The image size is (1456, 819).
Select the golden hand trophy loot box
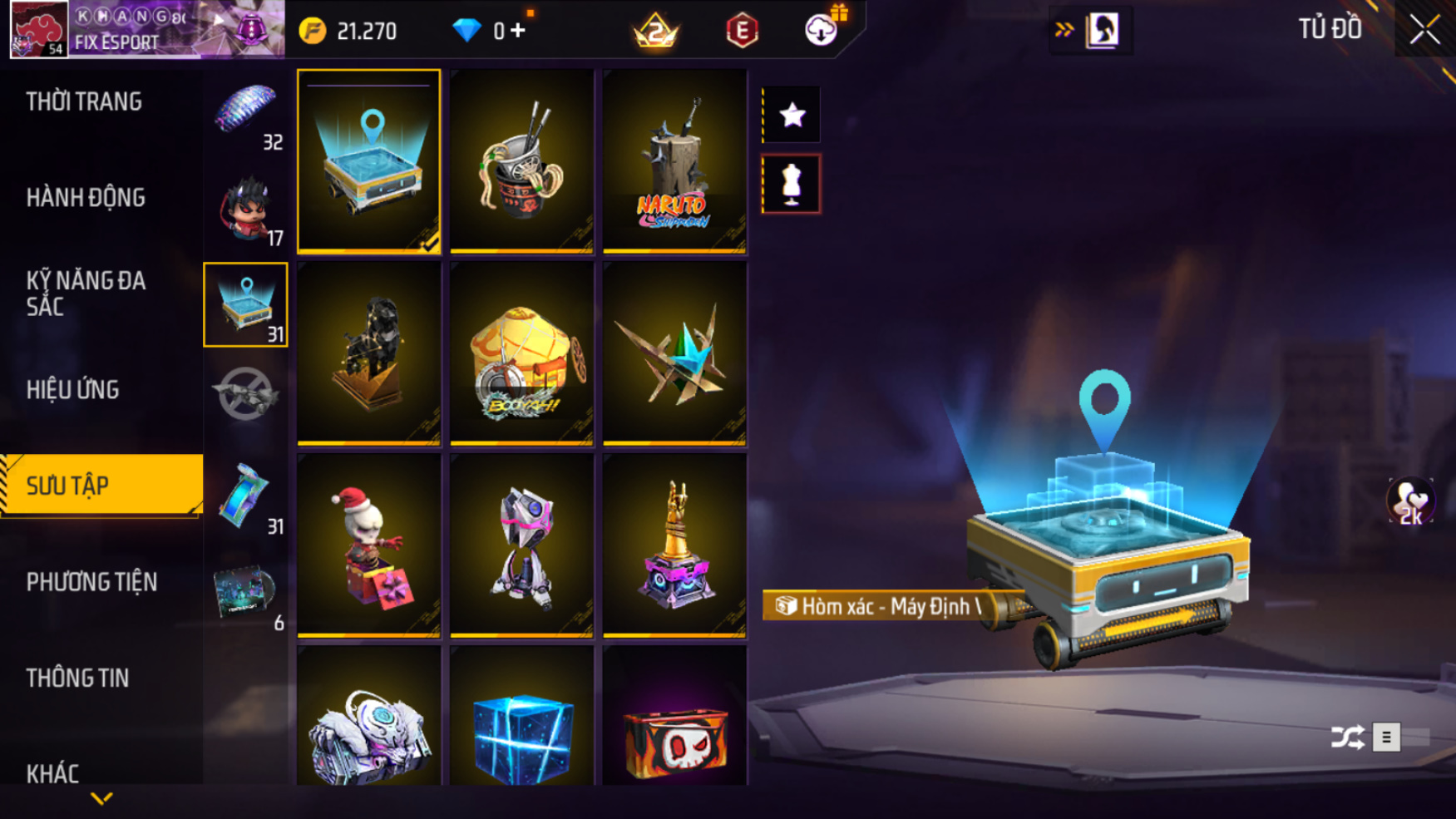point(674,546)
